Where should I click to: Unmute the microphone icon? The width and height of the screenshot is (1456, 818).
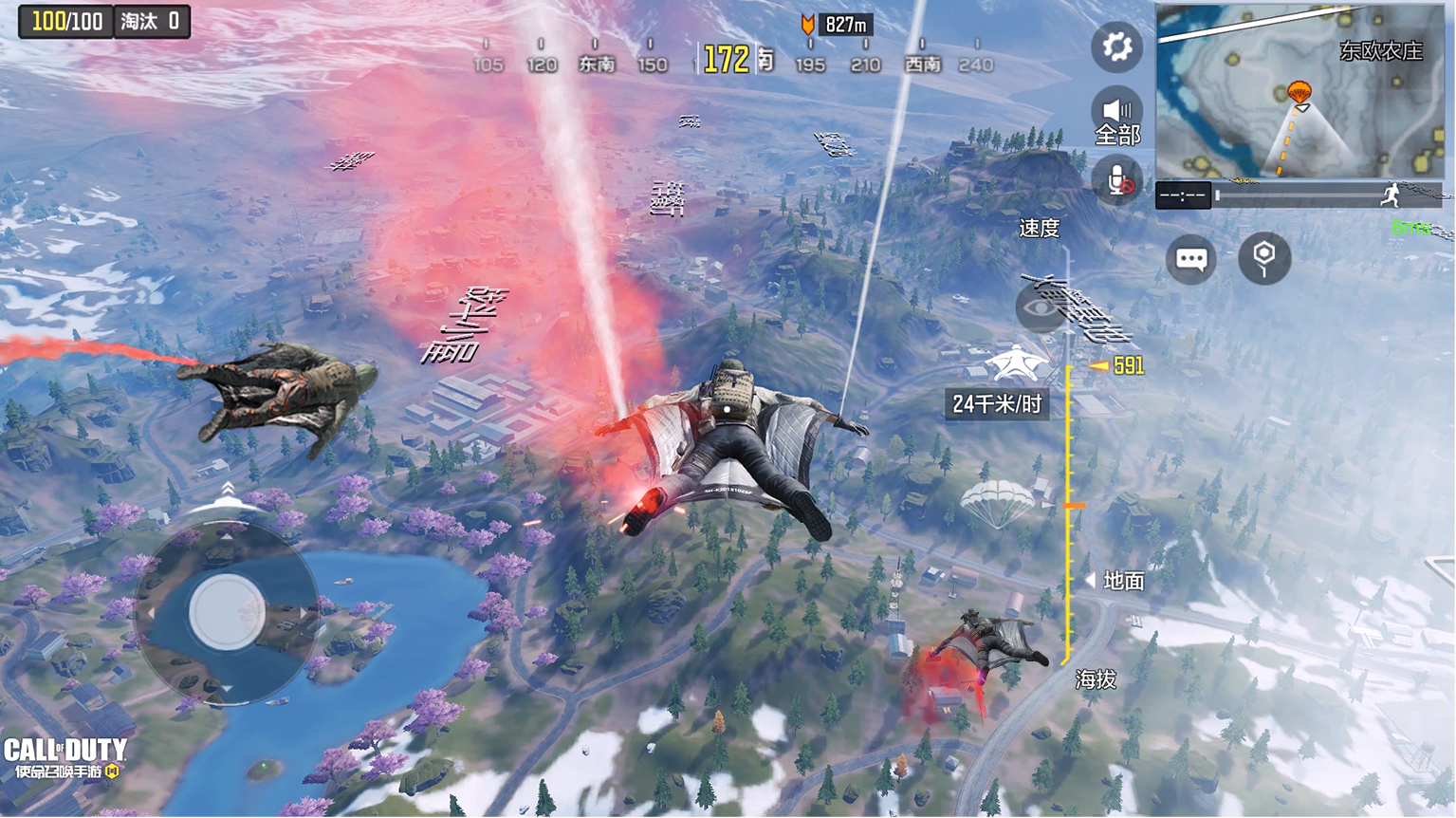coord(1117,180)
